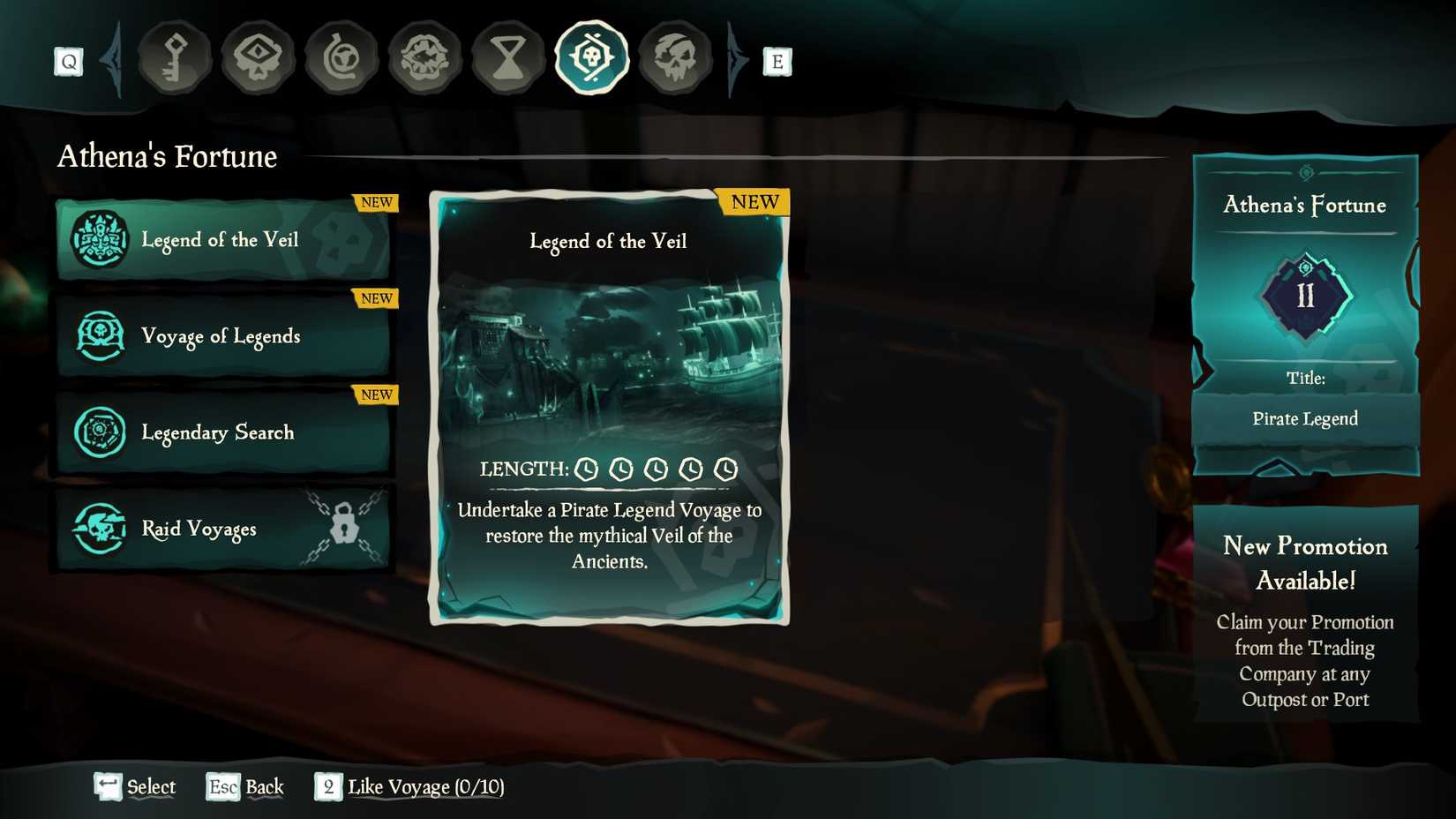Select the highlighted Athena's Fortune icon
This screenshot has height=819, width=1456.
tap(592, 57)
